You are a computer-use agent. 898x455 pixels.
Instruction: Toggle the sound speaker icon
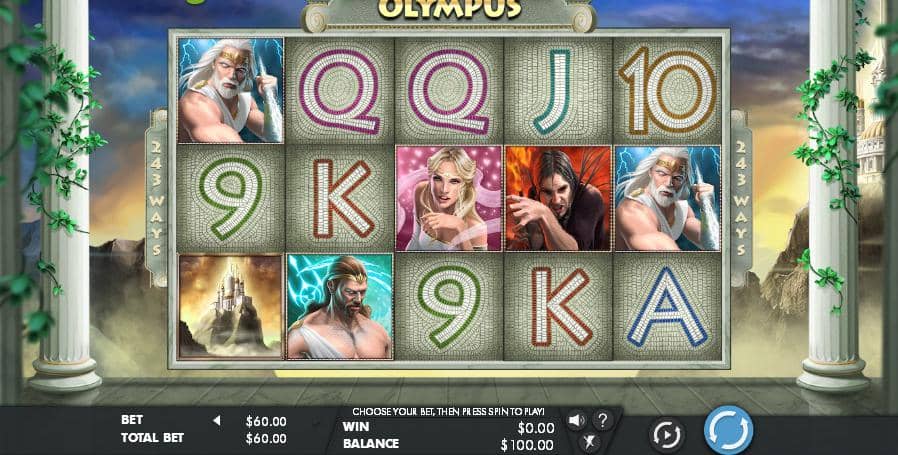pyautogui.click(x=577, y=420)
